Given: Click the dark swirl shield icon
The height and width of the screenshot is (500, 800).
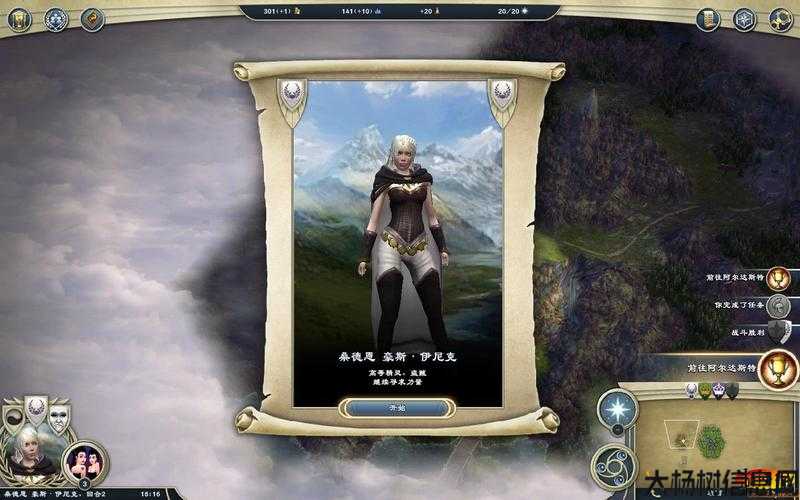Looking at the screenshot, I should coord(12,418).
